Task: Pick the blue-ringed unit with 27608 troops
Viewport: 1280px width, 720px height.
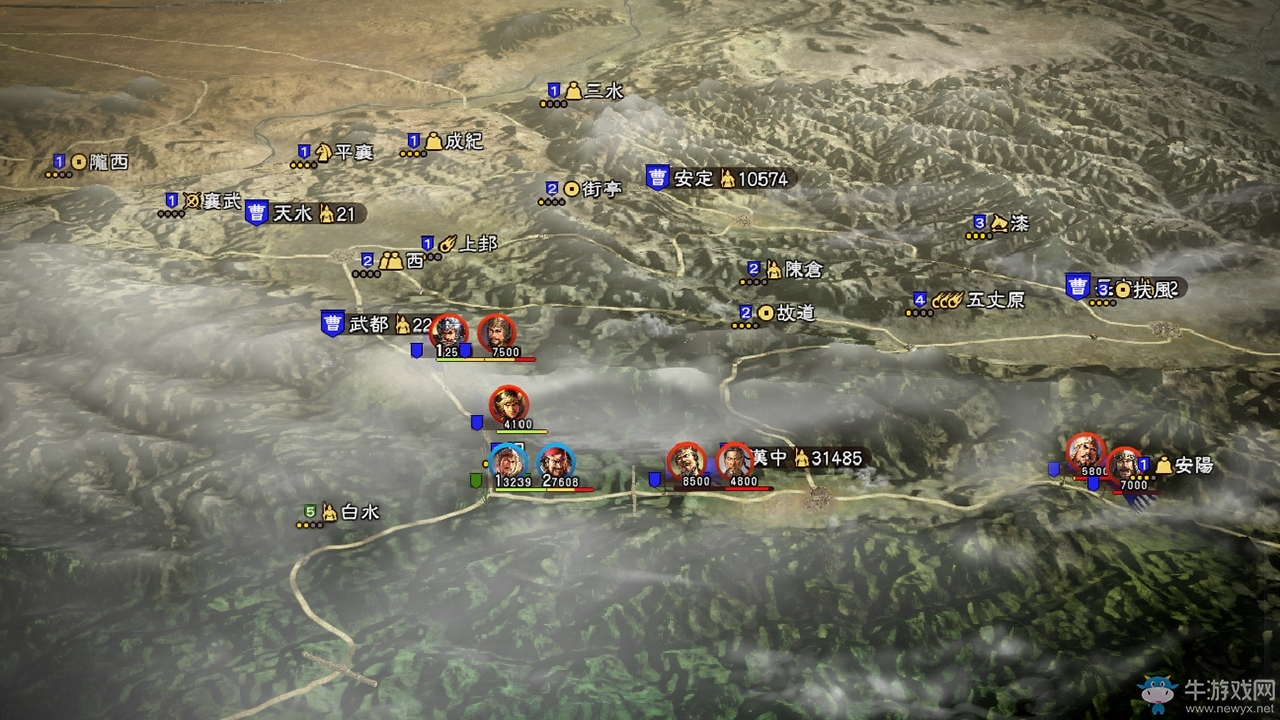Action: 556,461
